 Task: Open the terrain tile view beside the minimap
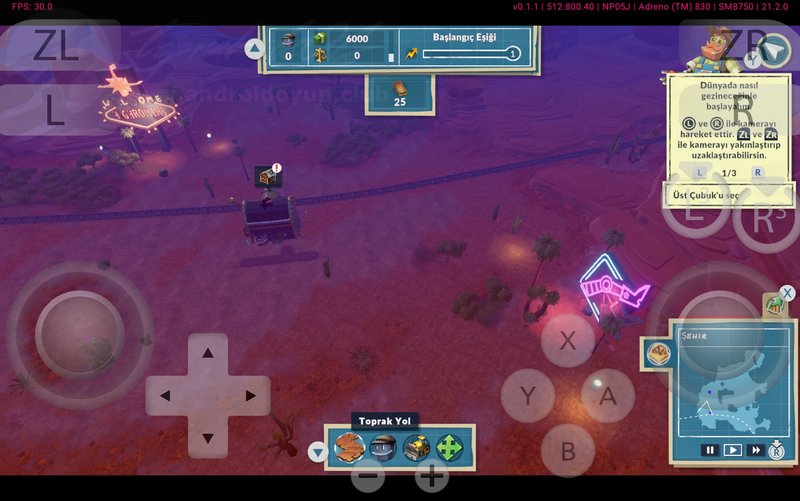tap(657, 352)
